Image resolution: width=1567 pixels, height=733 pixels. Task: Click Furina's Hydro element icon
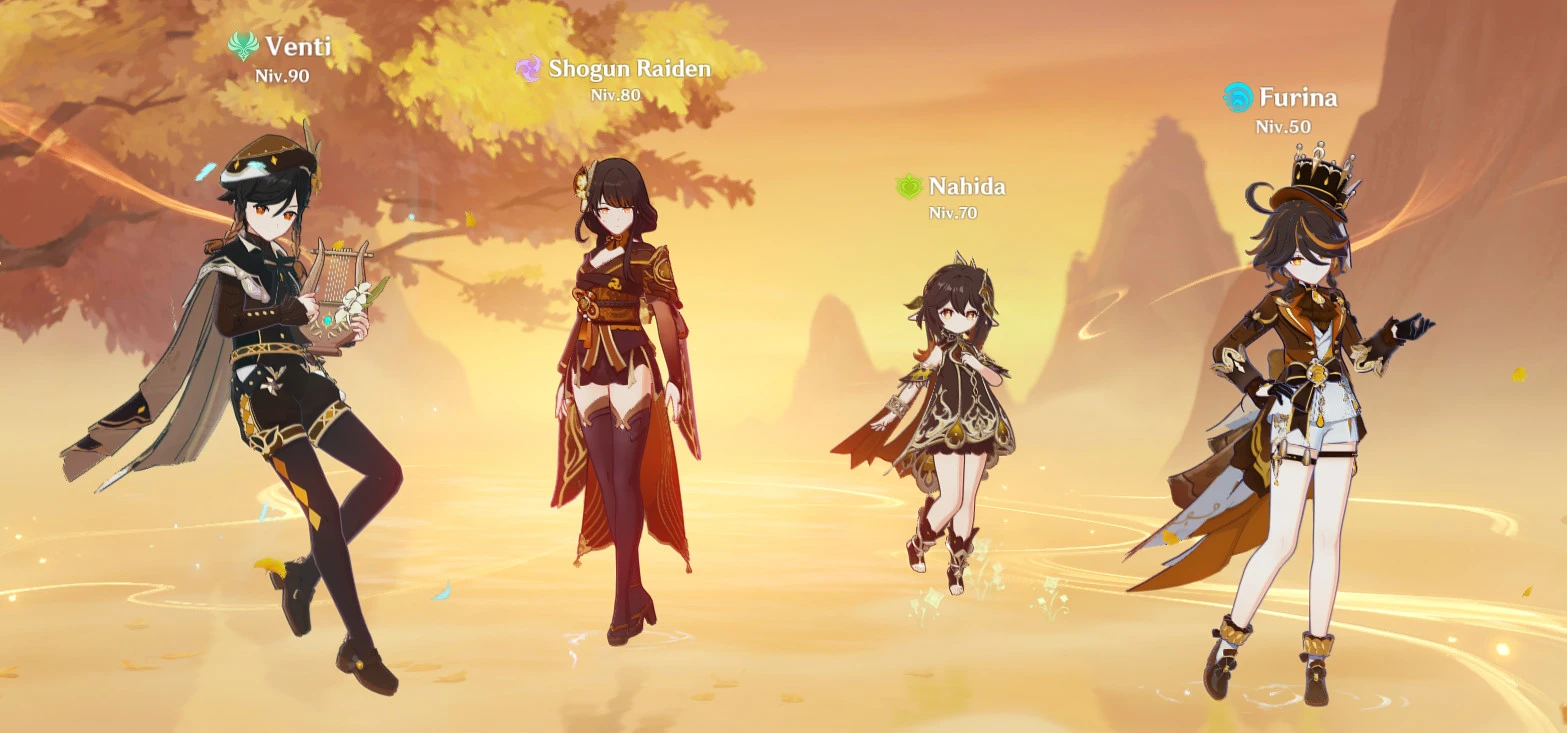[1240, 98]
